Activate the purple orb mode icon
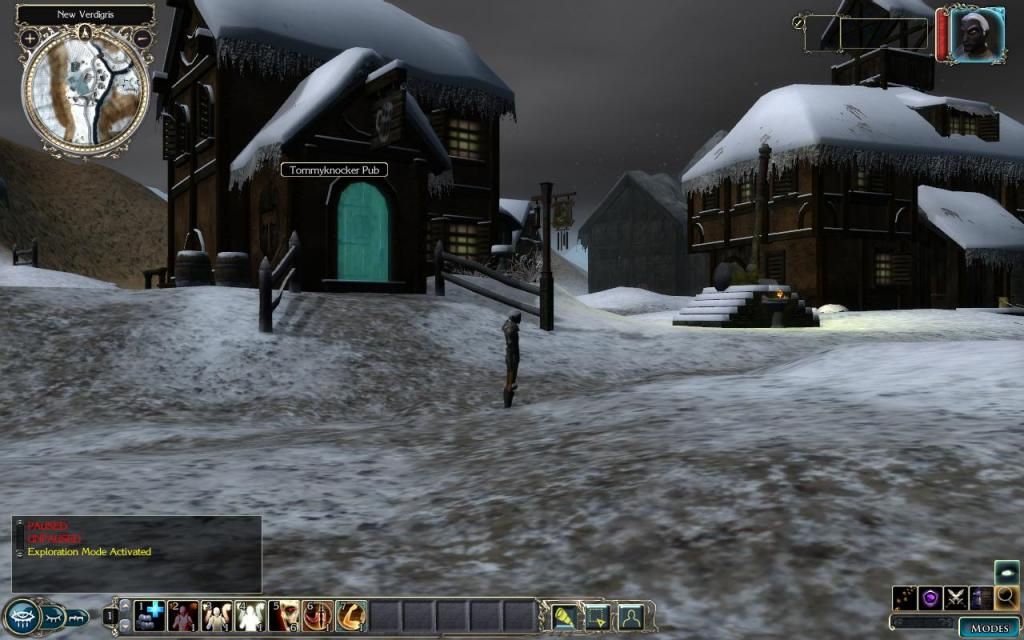Viewport: 1024px width, 640px height. tap(931, 598)
